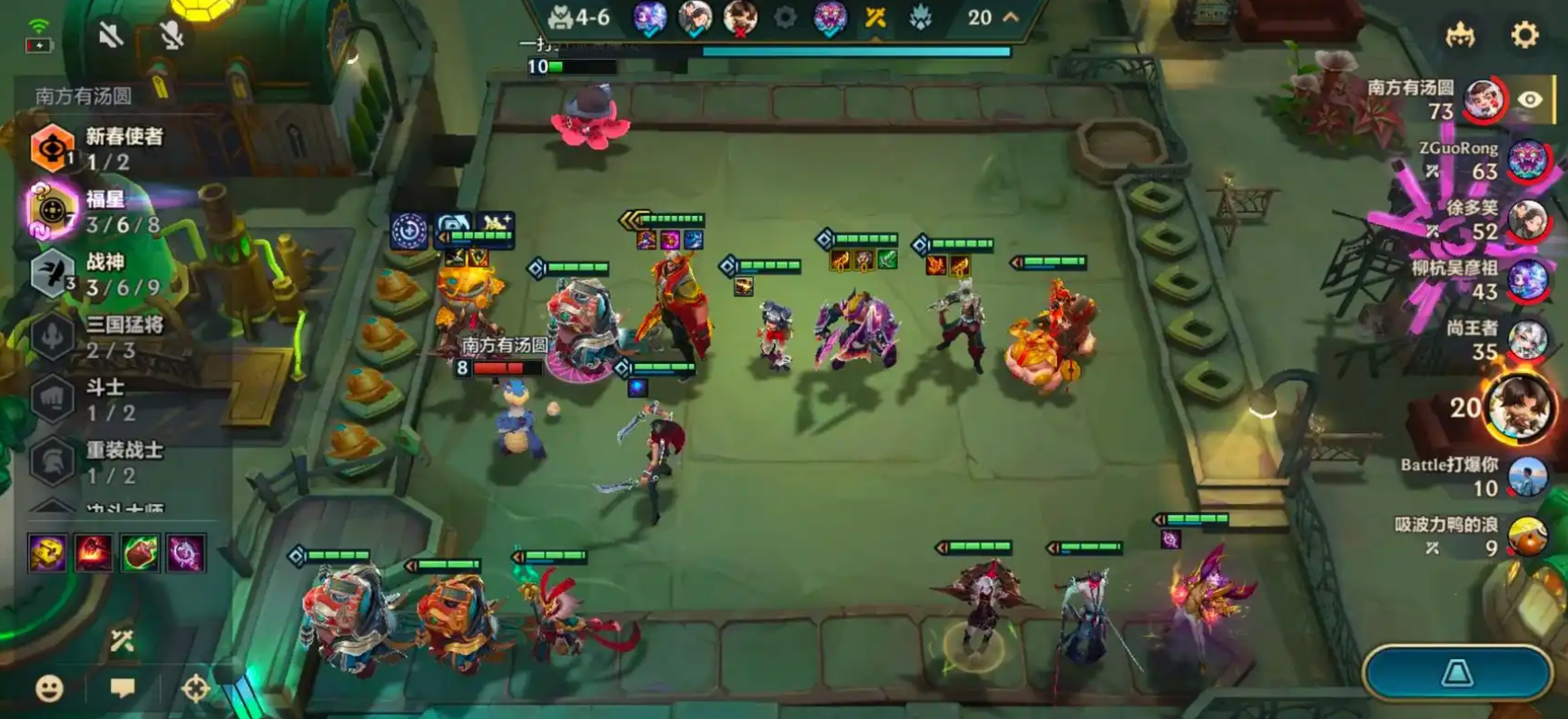Select player Battle打爆你 in the list

pyautogui.click(x=1526, y=477)
